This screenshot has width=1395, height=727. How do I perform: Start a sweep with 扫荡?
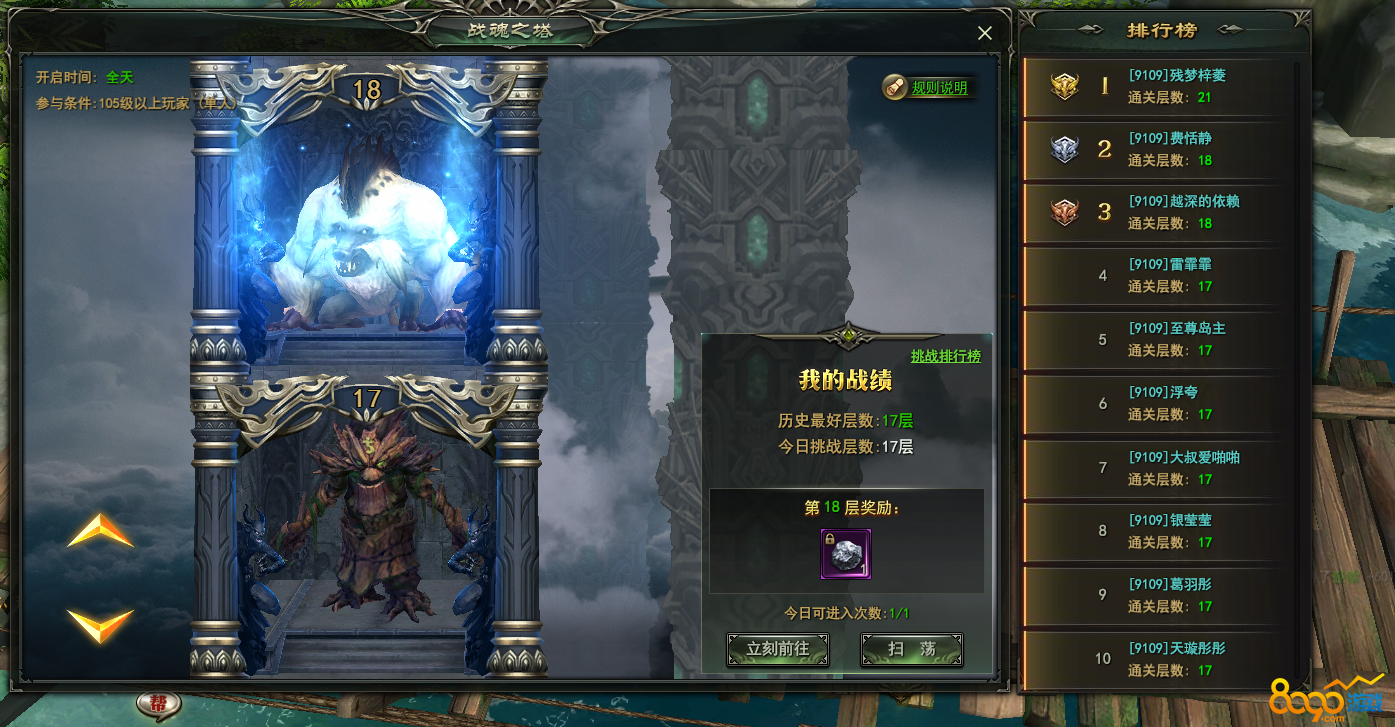click(x=912, y=649)
